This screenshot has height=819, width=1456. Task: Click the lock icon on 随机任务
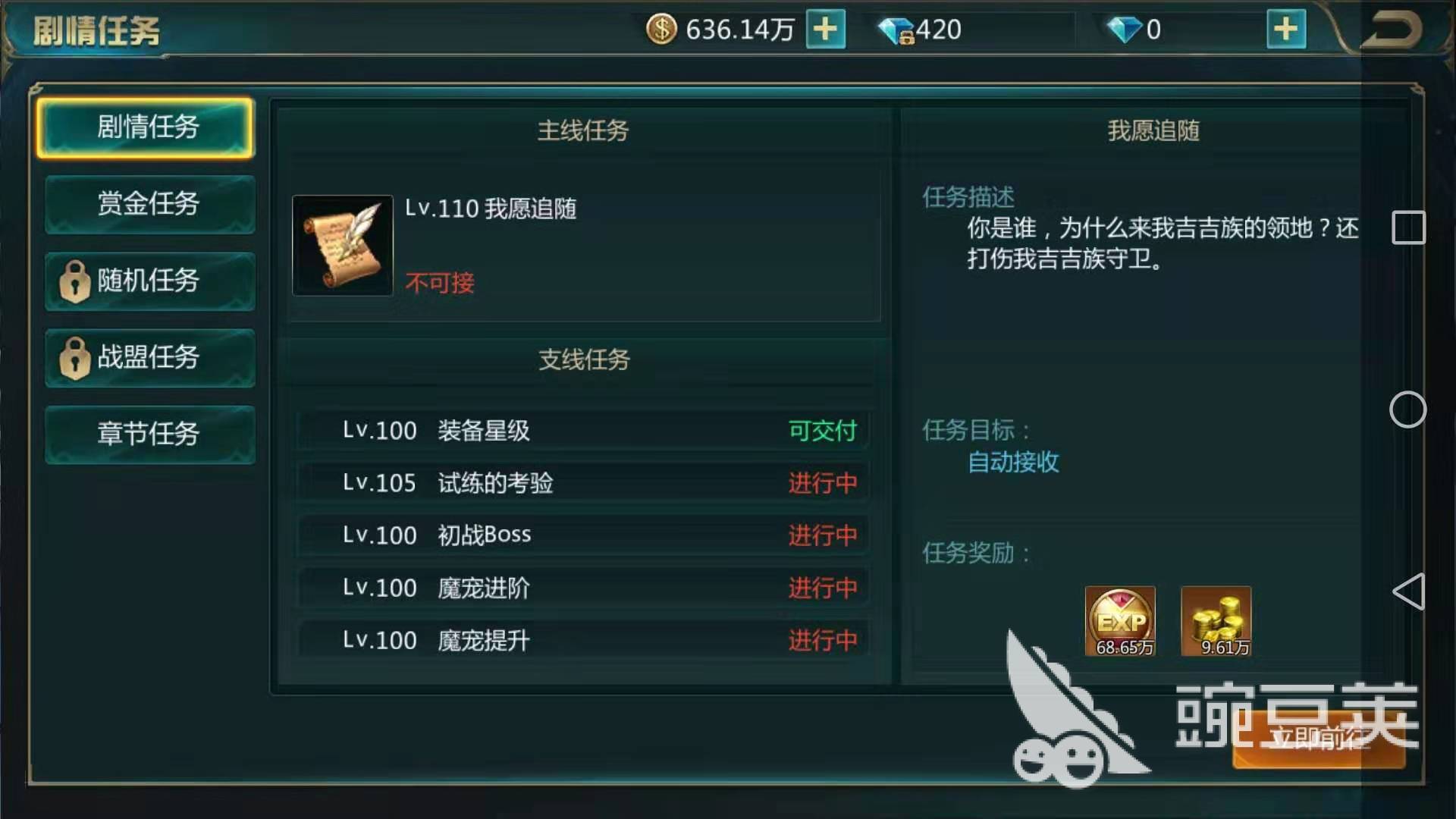76,282
